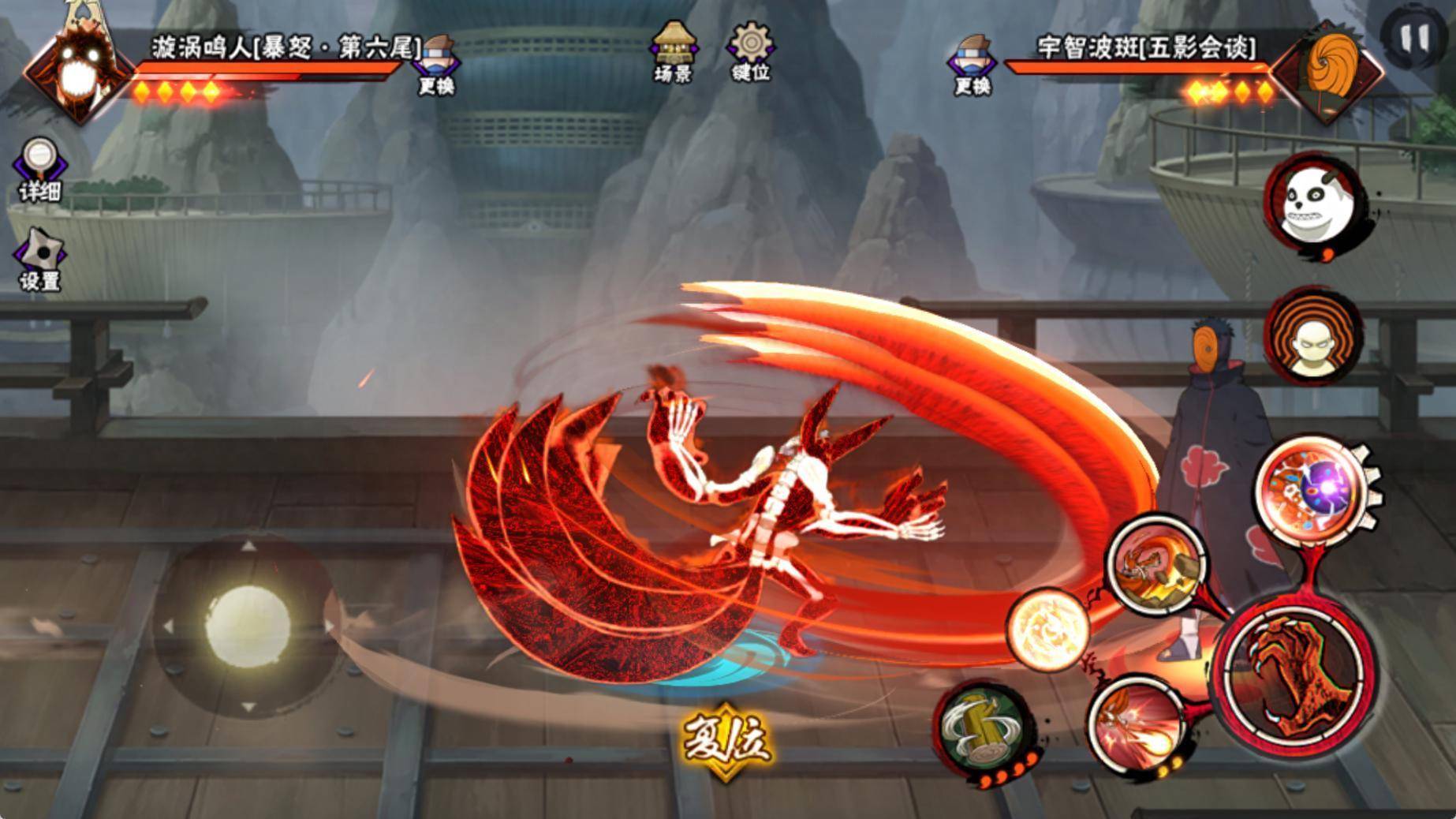Activate the log substitution jutsu
Viewport: 1456px width, 819px height.
tap(983, 728)
